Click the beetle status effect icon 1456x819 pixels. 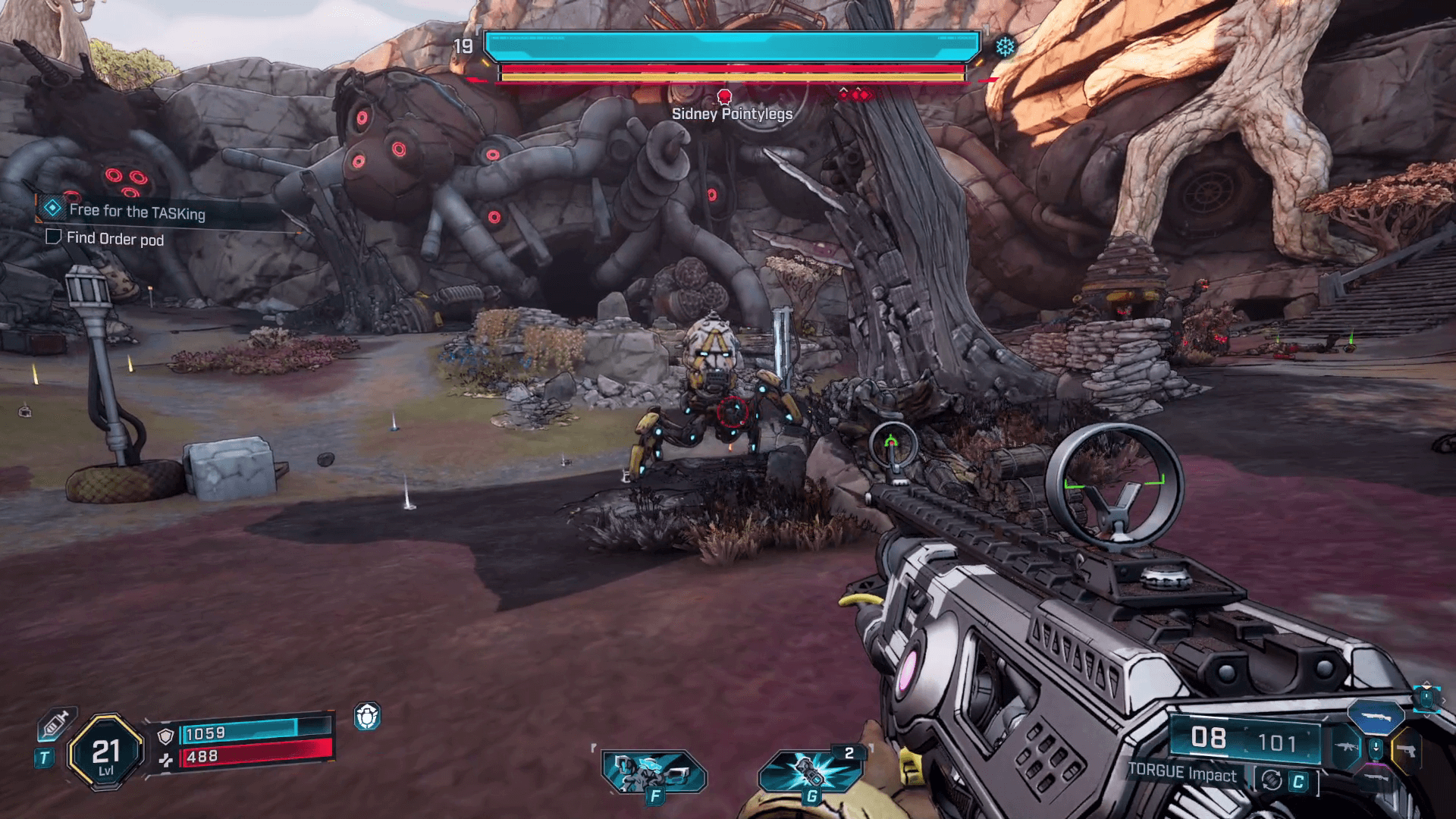pos(367,717)
